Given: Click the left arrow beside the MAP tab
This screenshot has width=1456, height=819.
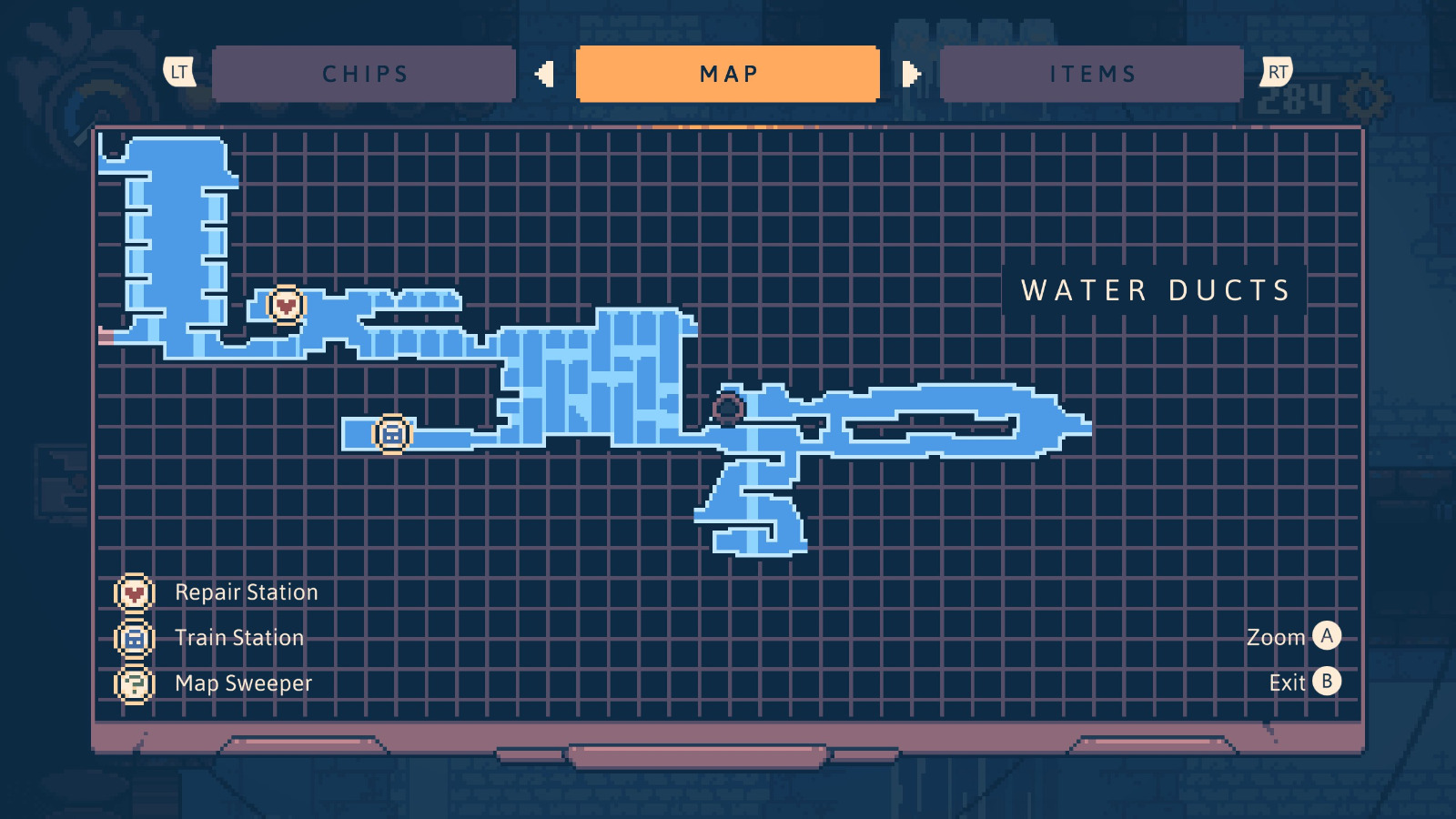Looking at the screenshot, I should (544, 75).
